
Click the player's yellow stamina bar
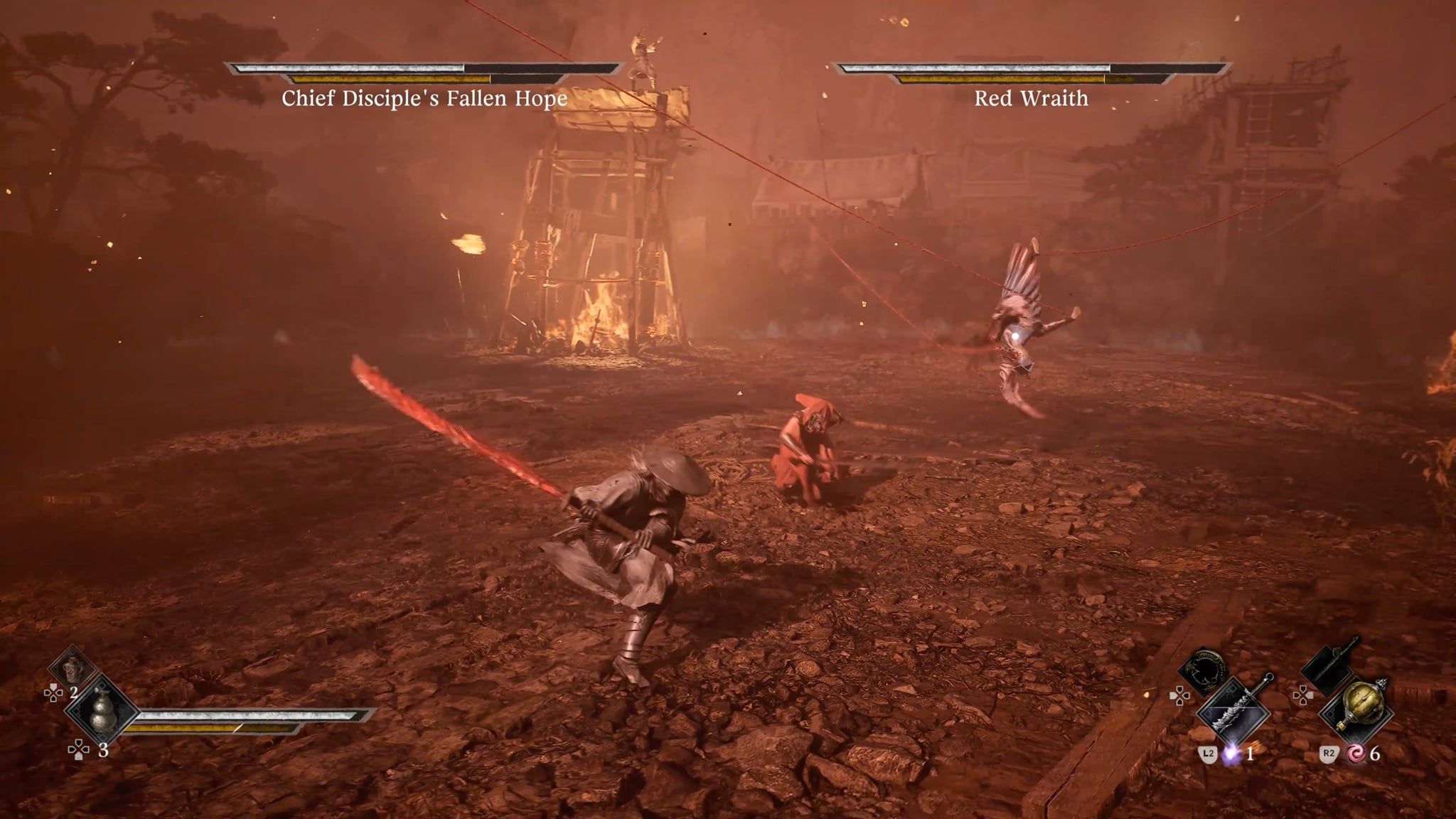coord(185,729)
